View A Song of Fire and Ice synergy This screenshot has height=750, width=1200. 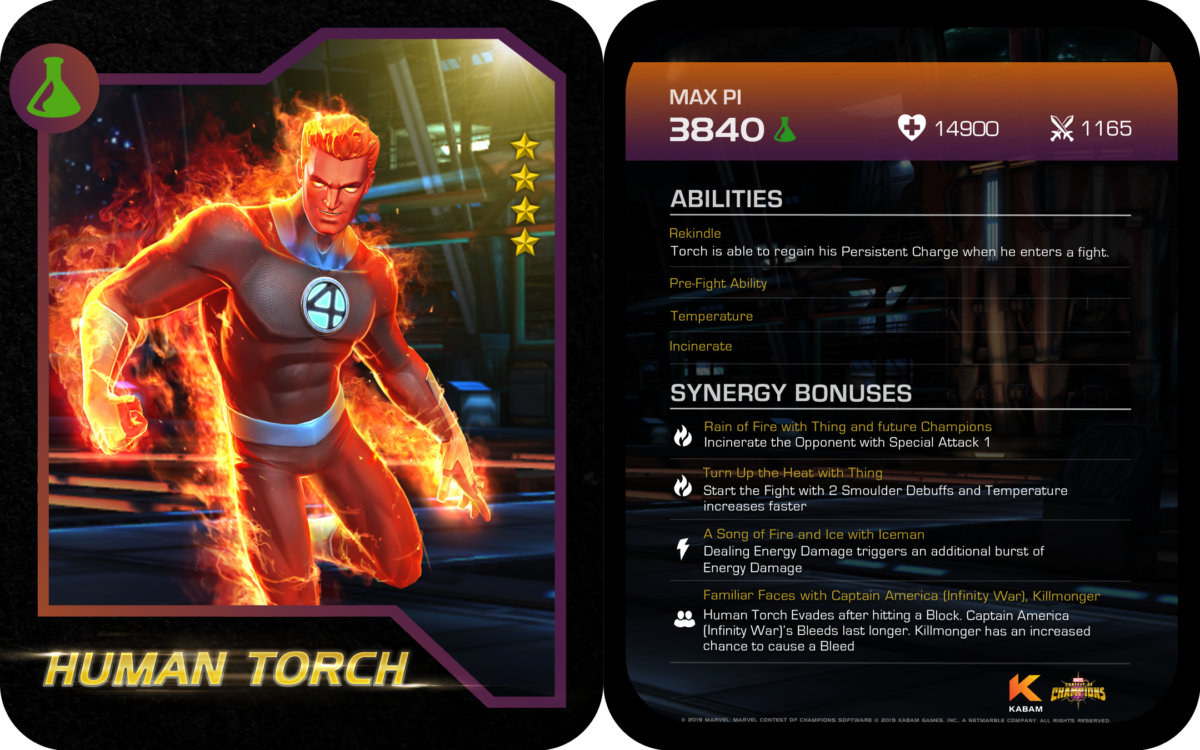click(813, 535)
